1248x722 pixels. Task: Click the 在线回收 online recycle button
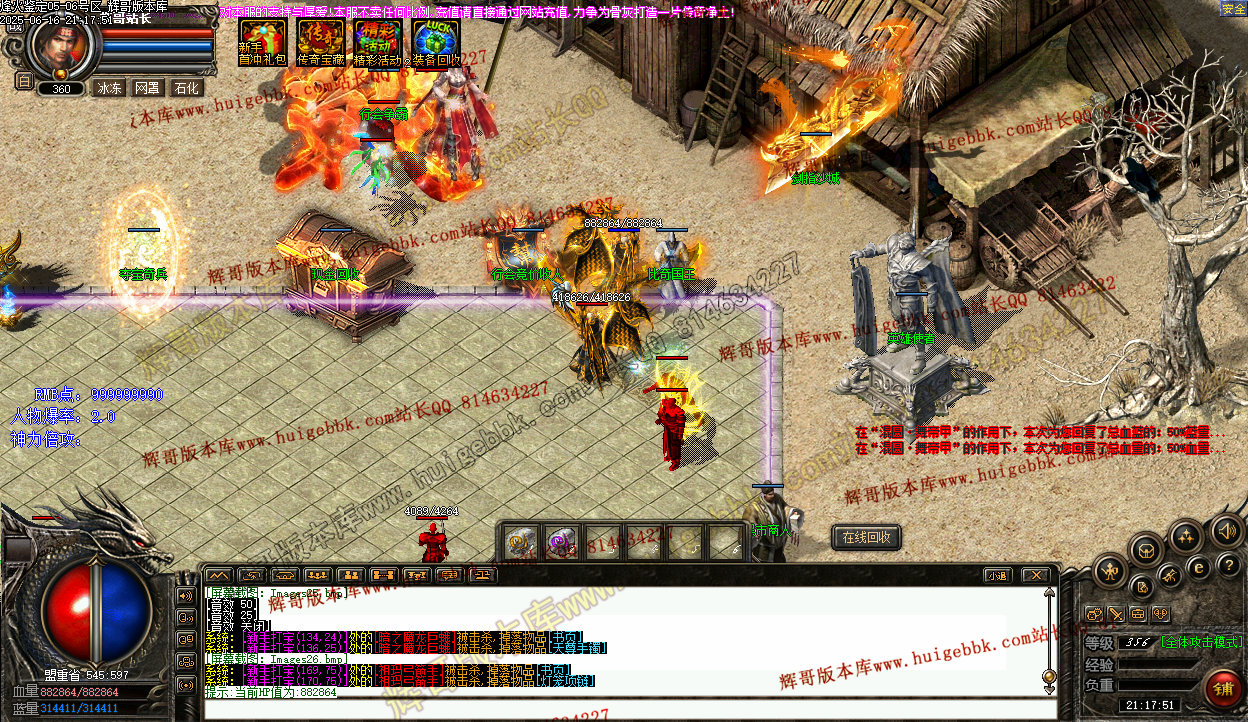[x=866, y=538]
